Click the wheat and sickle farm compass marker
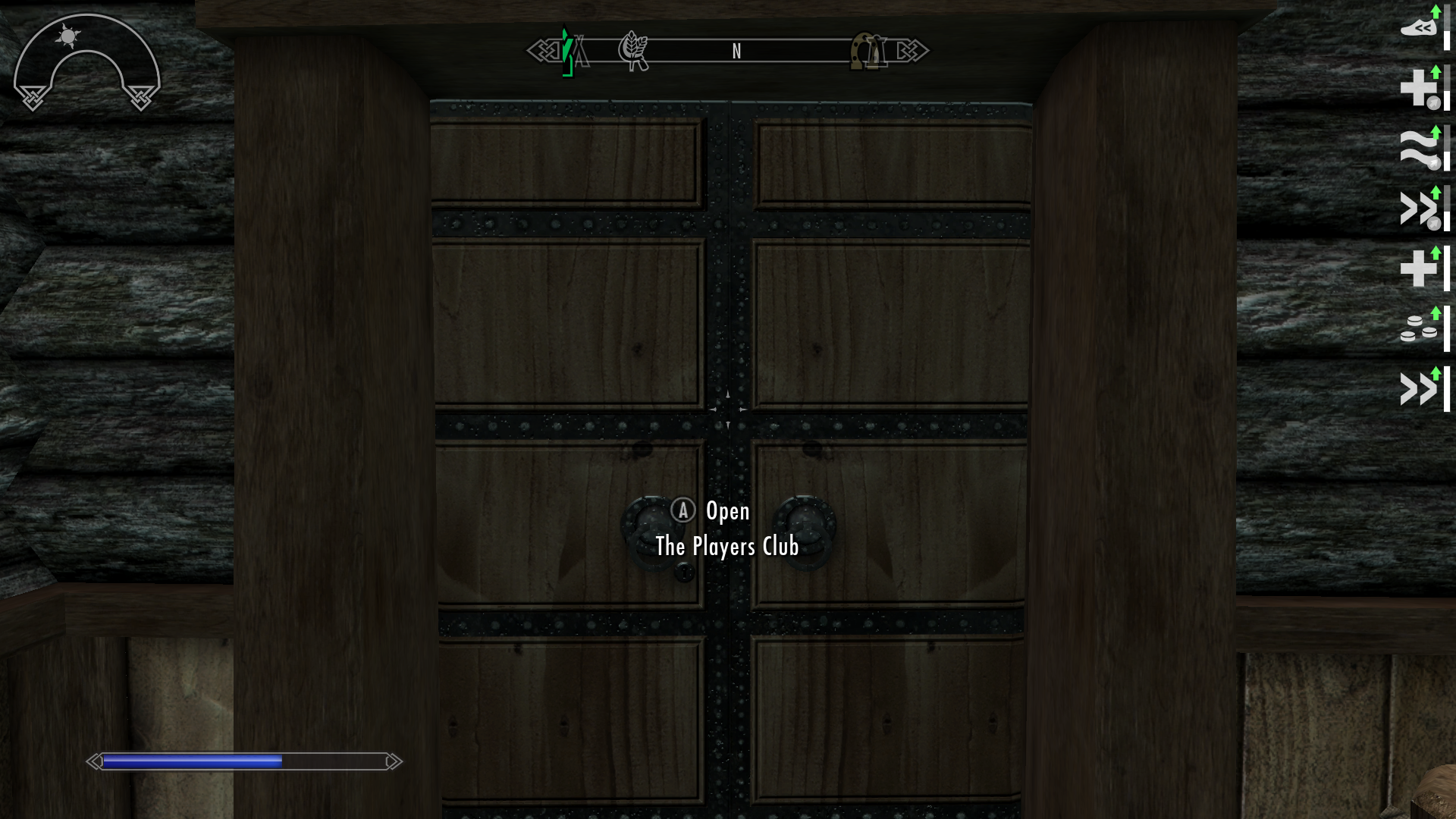 tap(632, 51)
